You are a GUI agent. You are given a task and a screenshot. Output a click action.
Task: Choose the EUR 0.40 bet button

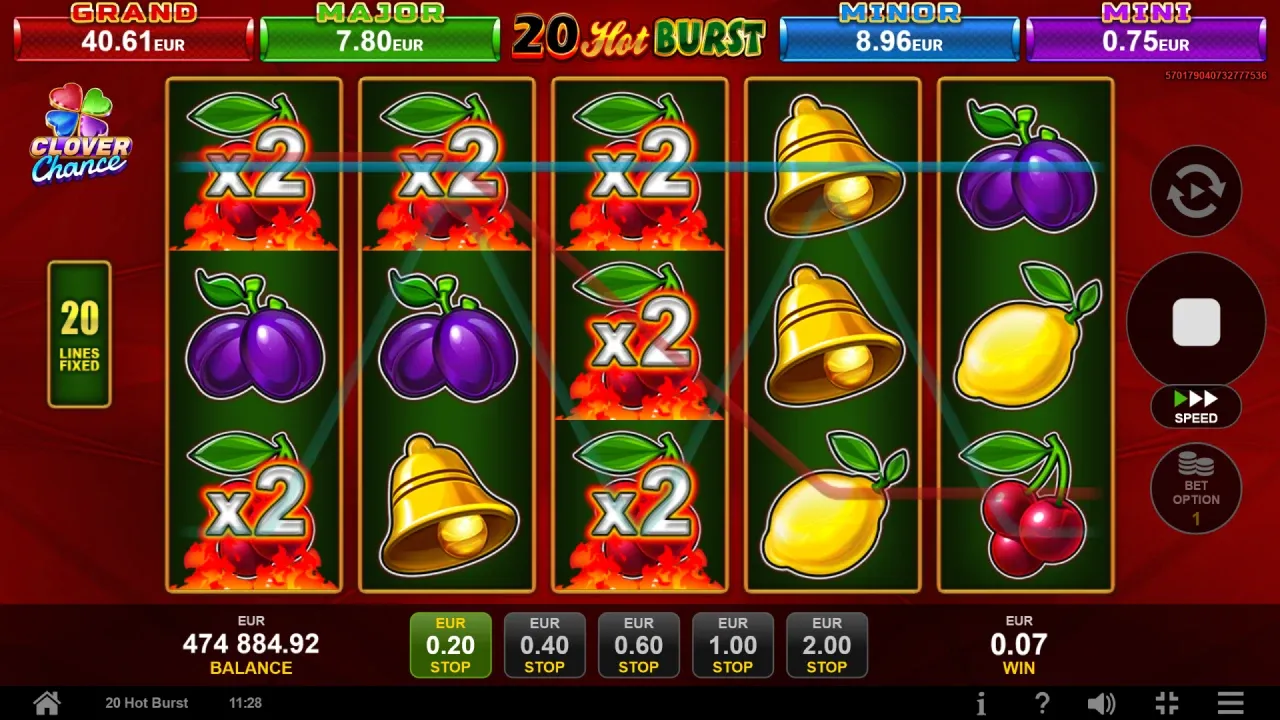544,645
